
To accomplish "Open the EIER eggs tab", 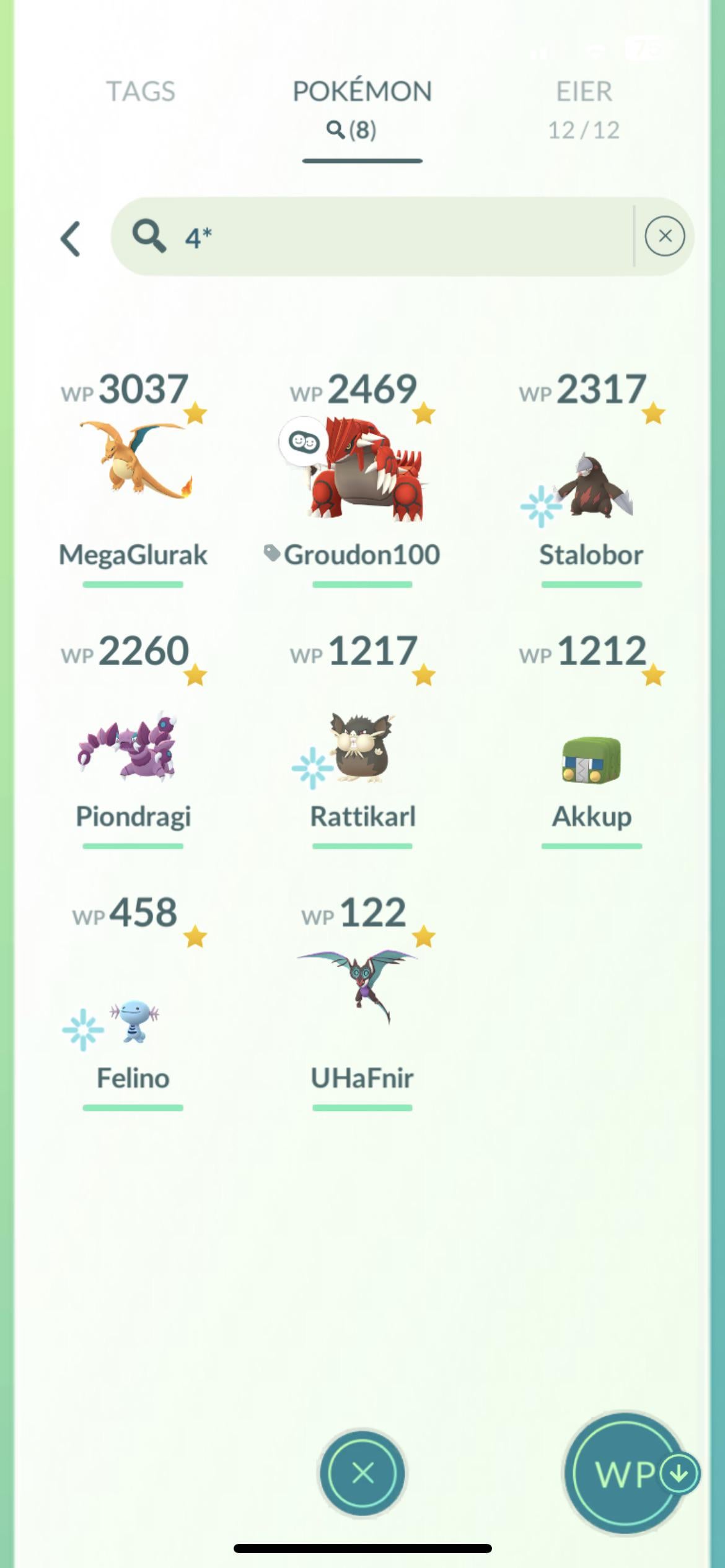I will coord(584,107).
